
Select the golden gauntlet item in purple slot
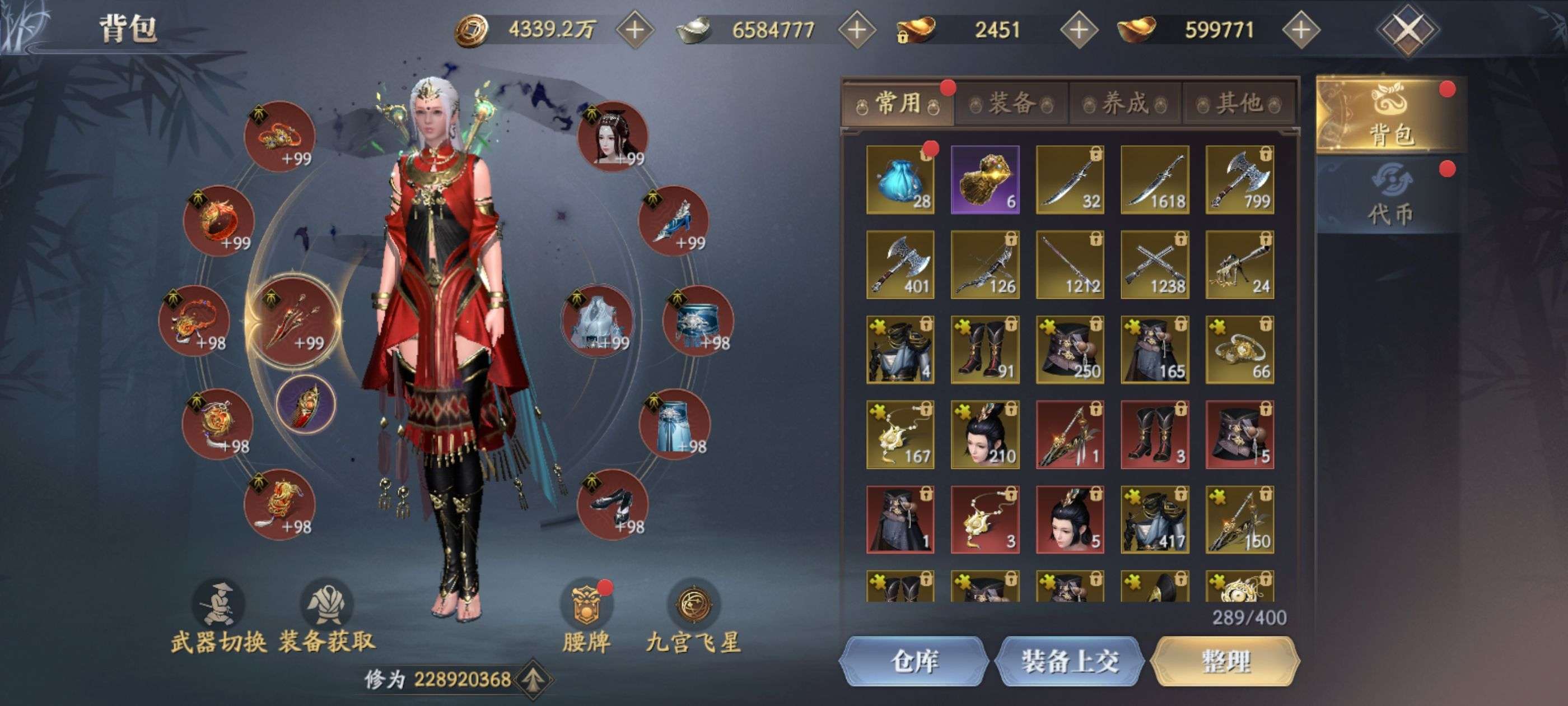[x=985, y=180]
